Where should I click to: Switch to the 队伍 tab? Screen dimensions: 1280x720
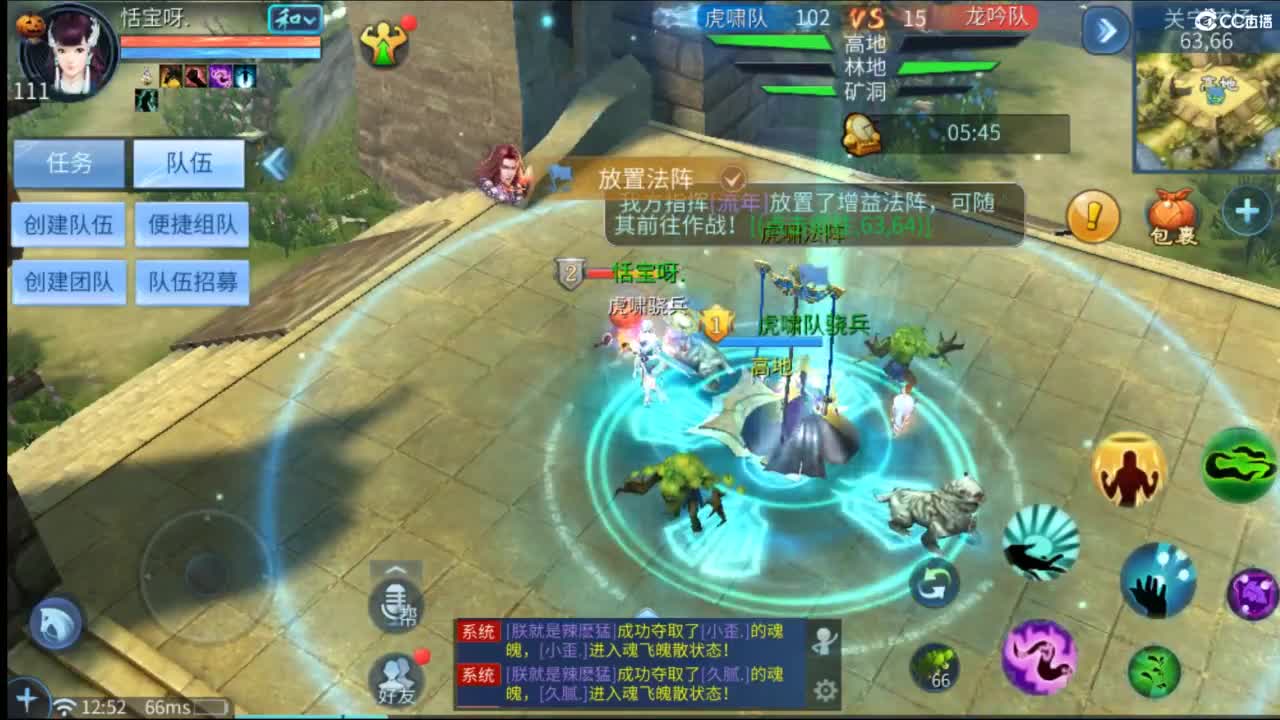tap(191, 164)
